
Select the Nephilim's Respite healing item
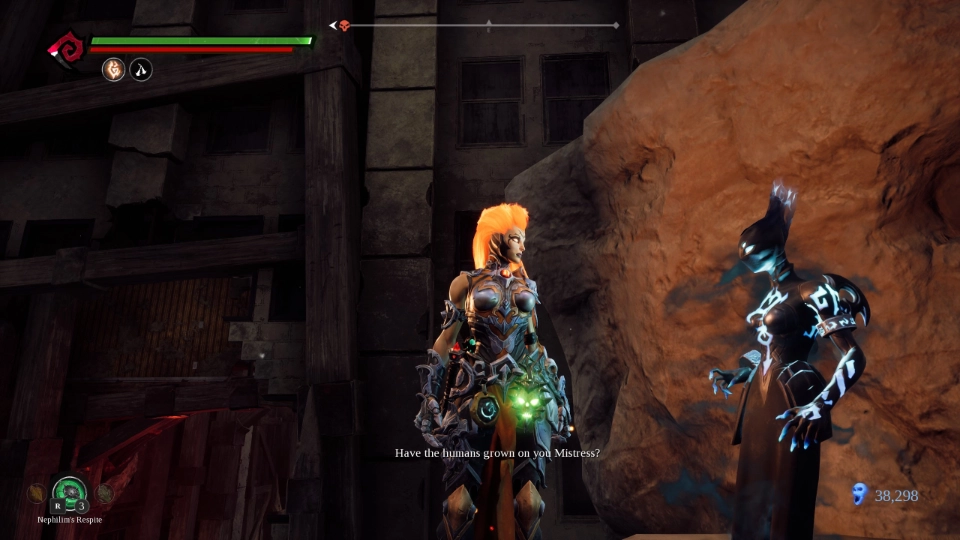click(x=70, y=491)
